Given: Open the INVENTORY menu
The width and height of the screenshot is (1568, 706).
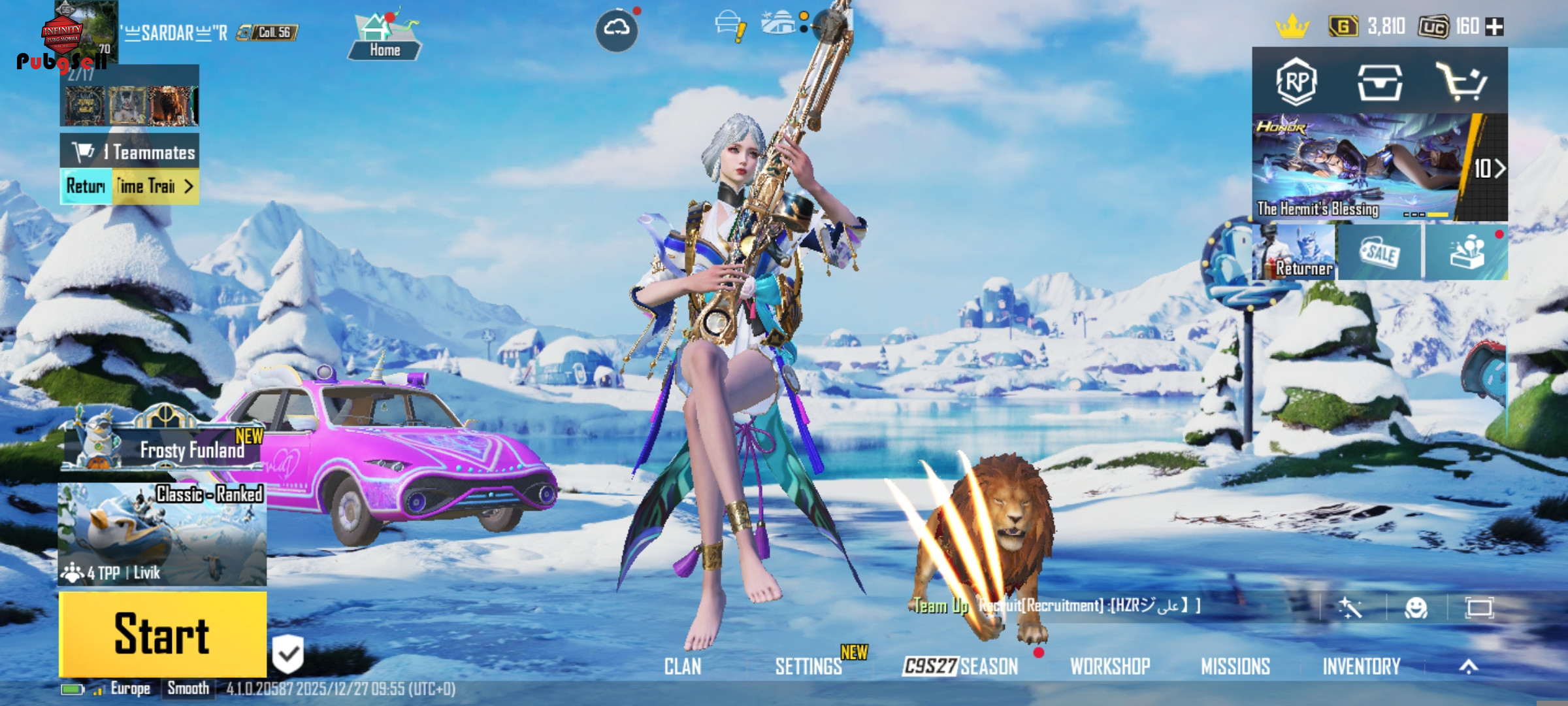Looking at the screenshot, I should point(1362,666).
